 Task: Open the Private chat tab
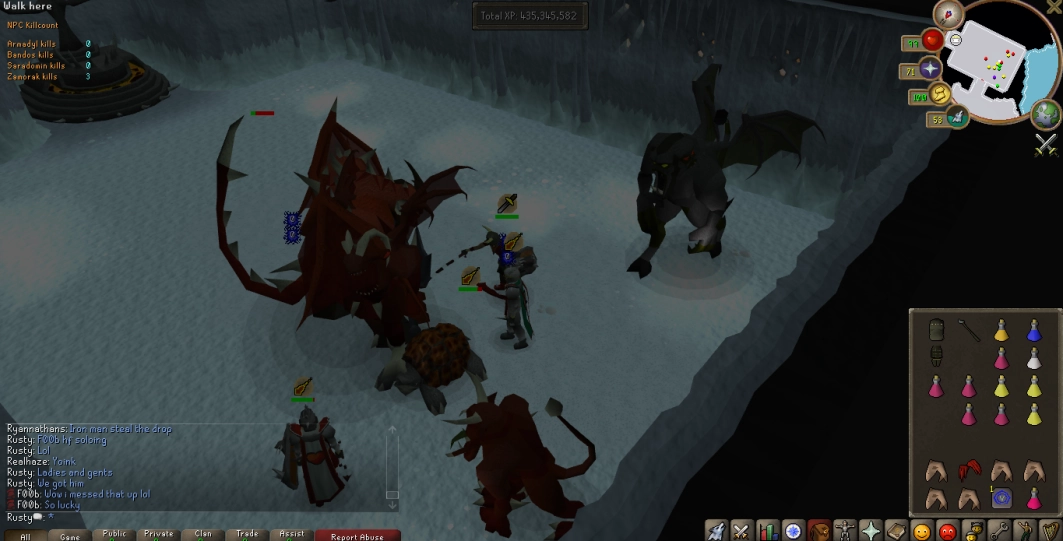(158, 535)
